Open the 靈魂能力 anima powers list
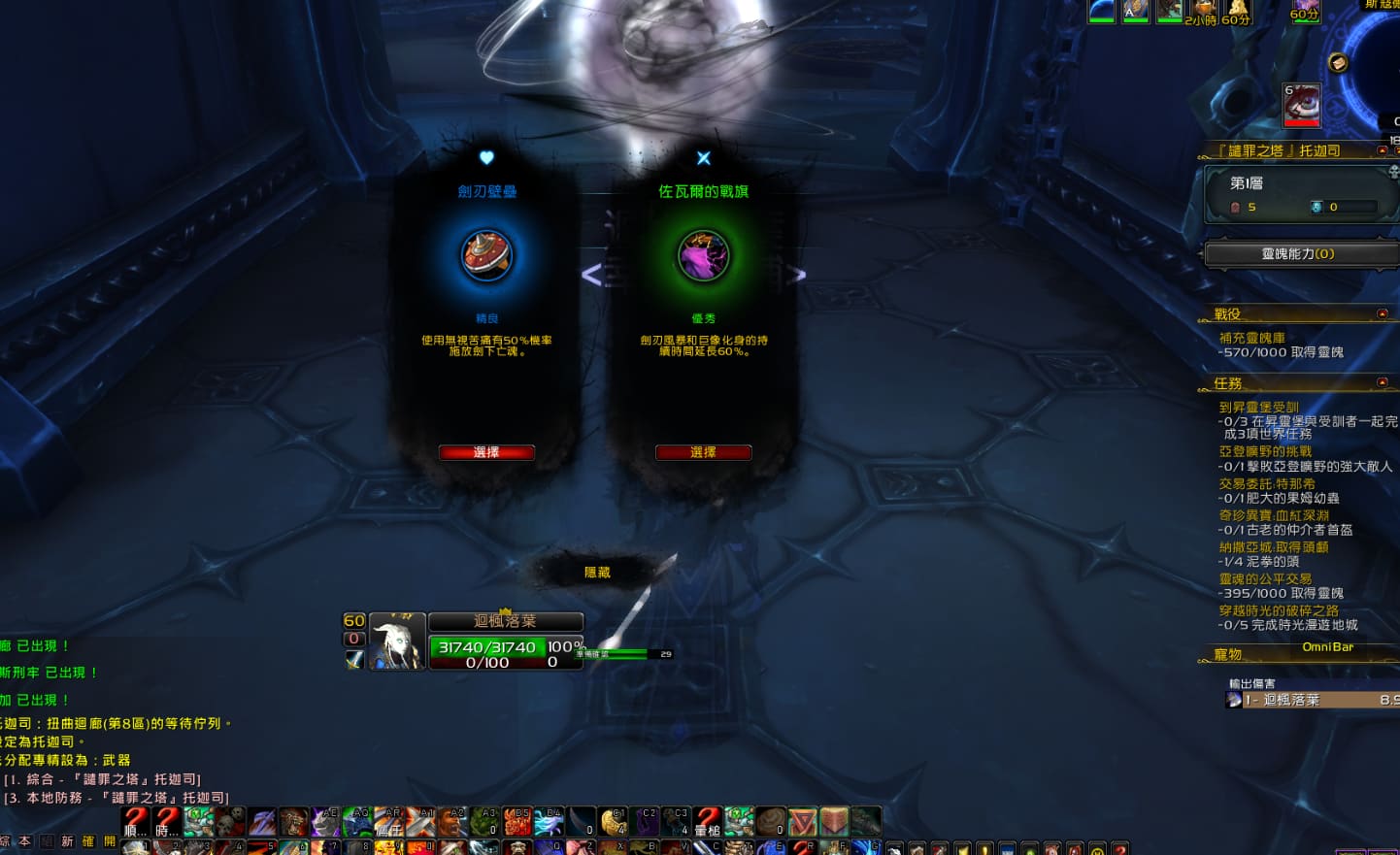 1297,254
